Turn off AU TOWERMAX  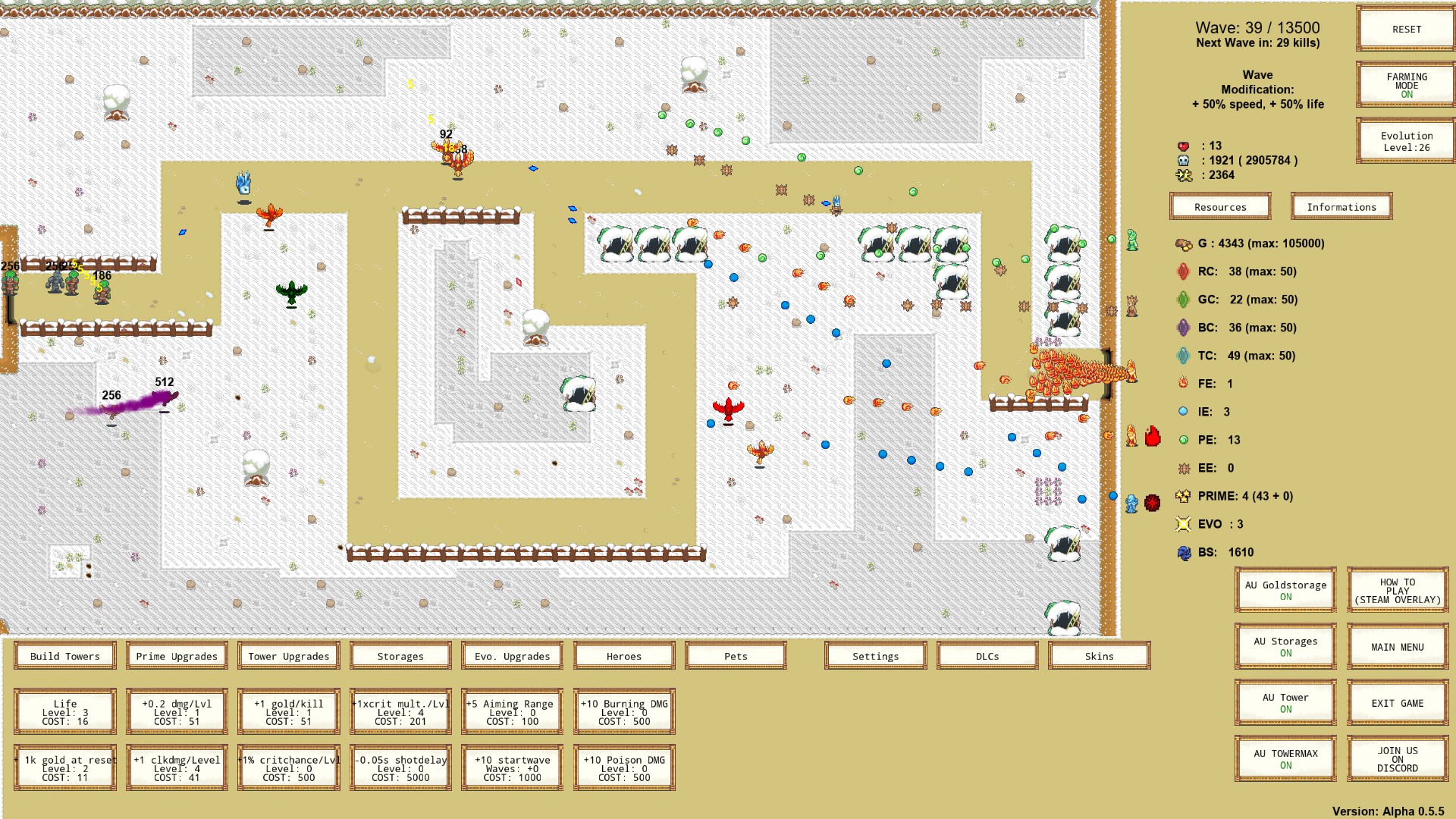pyautogui.click(x=1285, y=757)
